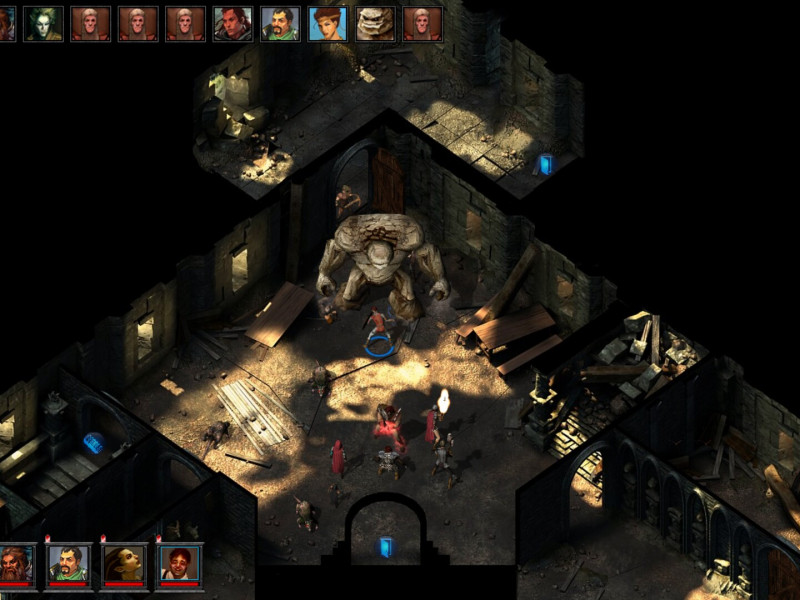Image resolution: width=800 pixels, height=600 pixels.
Task: Select the mustached man in the turn order
Action: pyautogui.click(x=280, y=23)
